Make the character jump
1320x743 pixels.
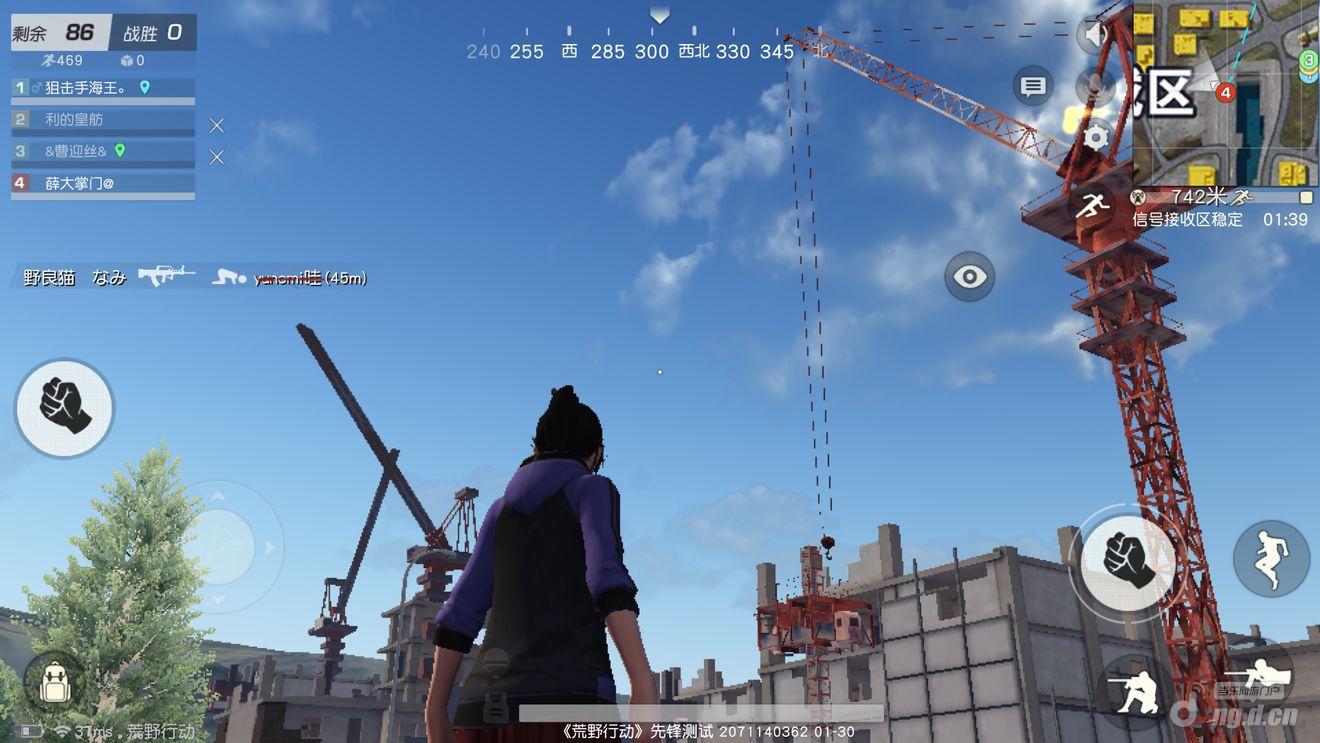(x=1271, y=558)
